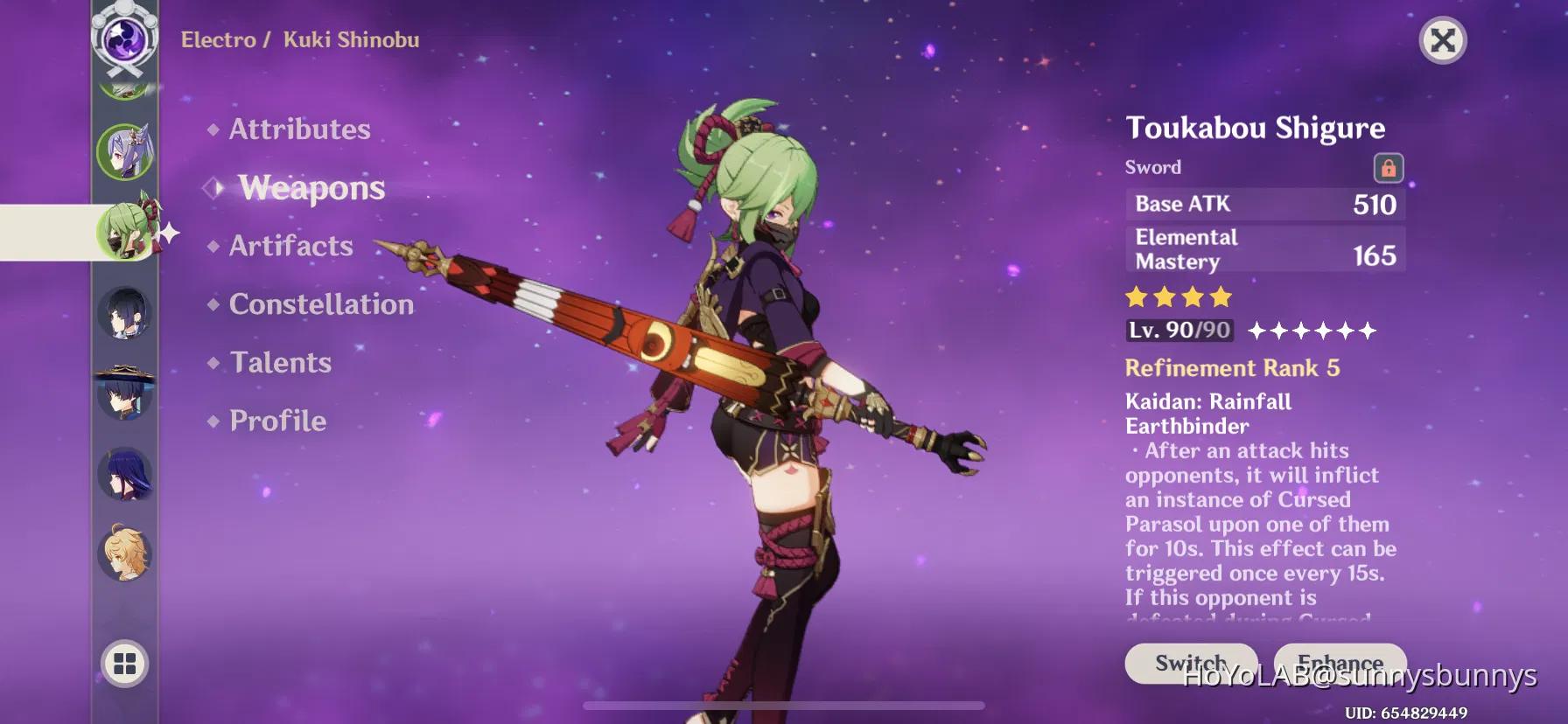Expand the Talents section
Screen dimensions: 1568x724
pos(280,362)
